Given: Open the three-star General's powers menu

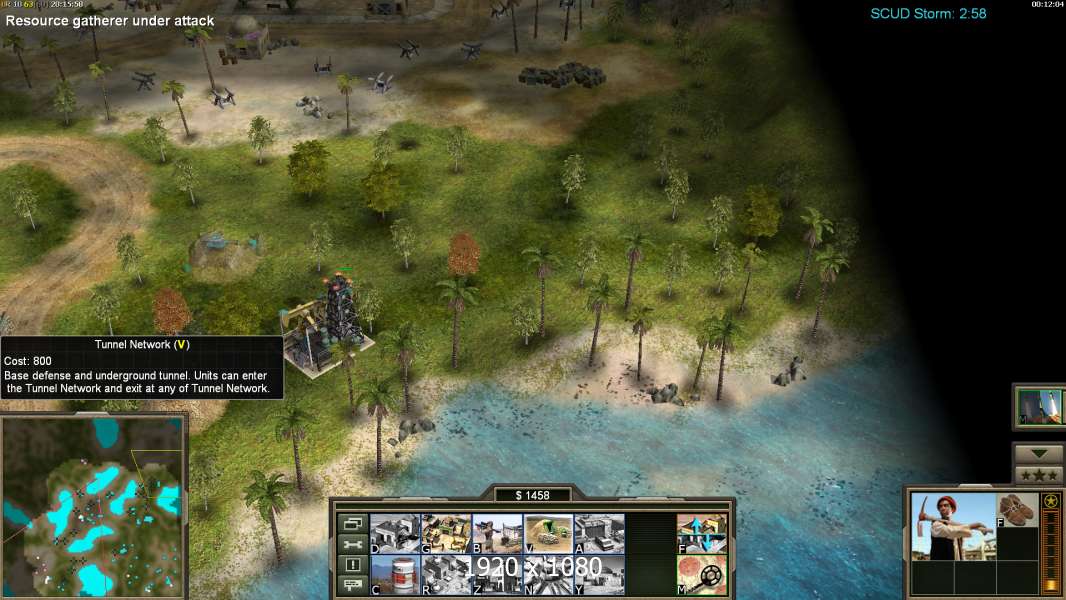Looking at the screenshot, I should (x=1039, y=475).
